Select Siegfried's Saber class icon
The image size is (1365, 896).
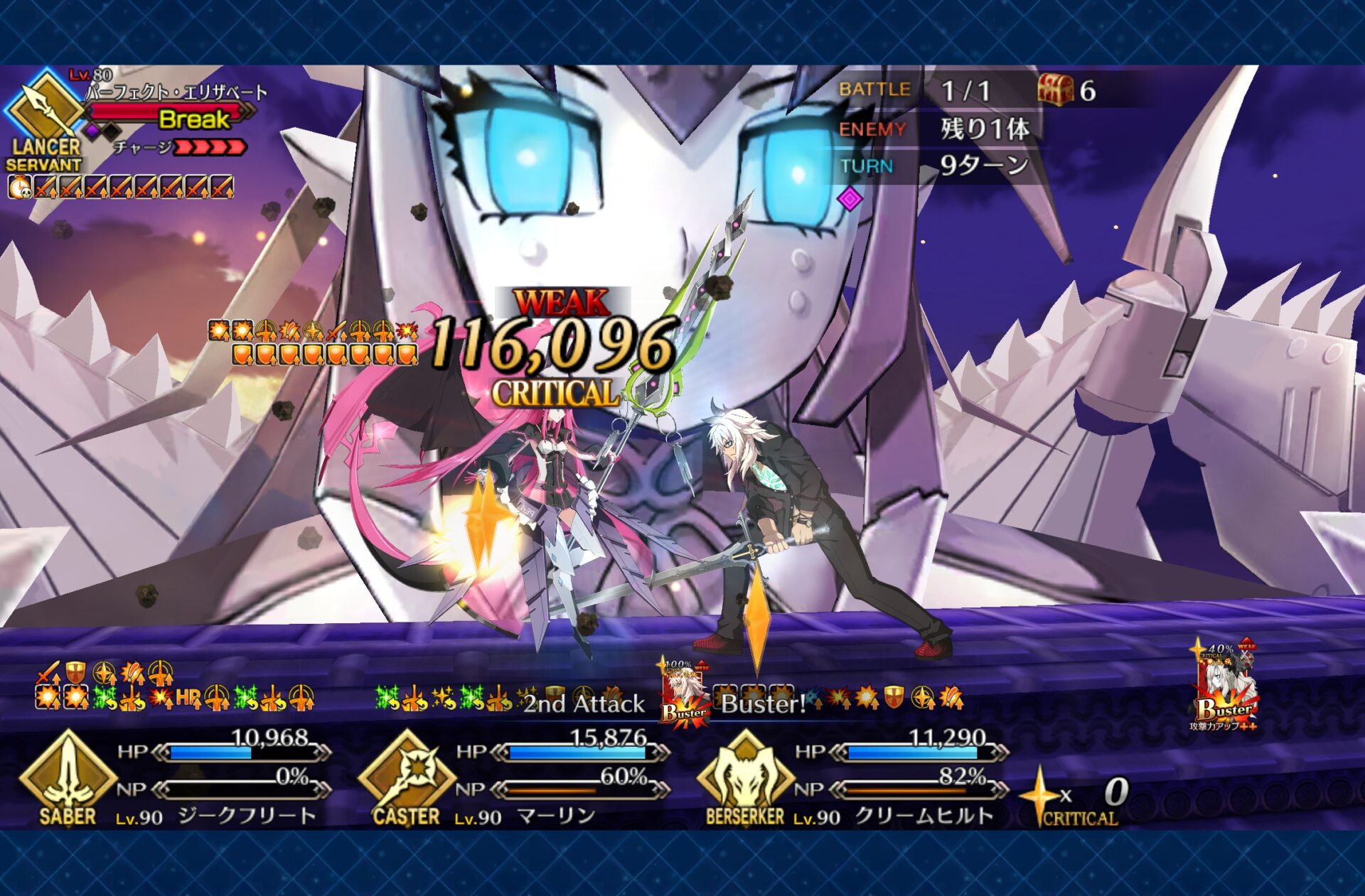coord(67,774)
